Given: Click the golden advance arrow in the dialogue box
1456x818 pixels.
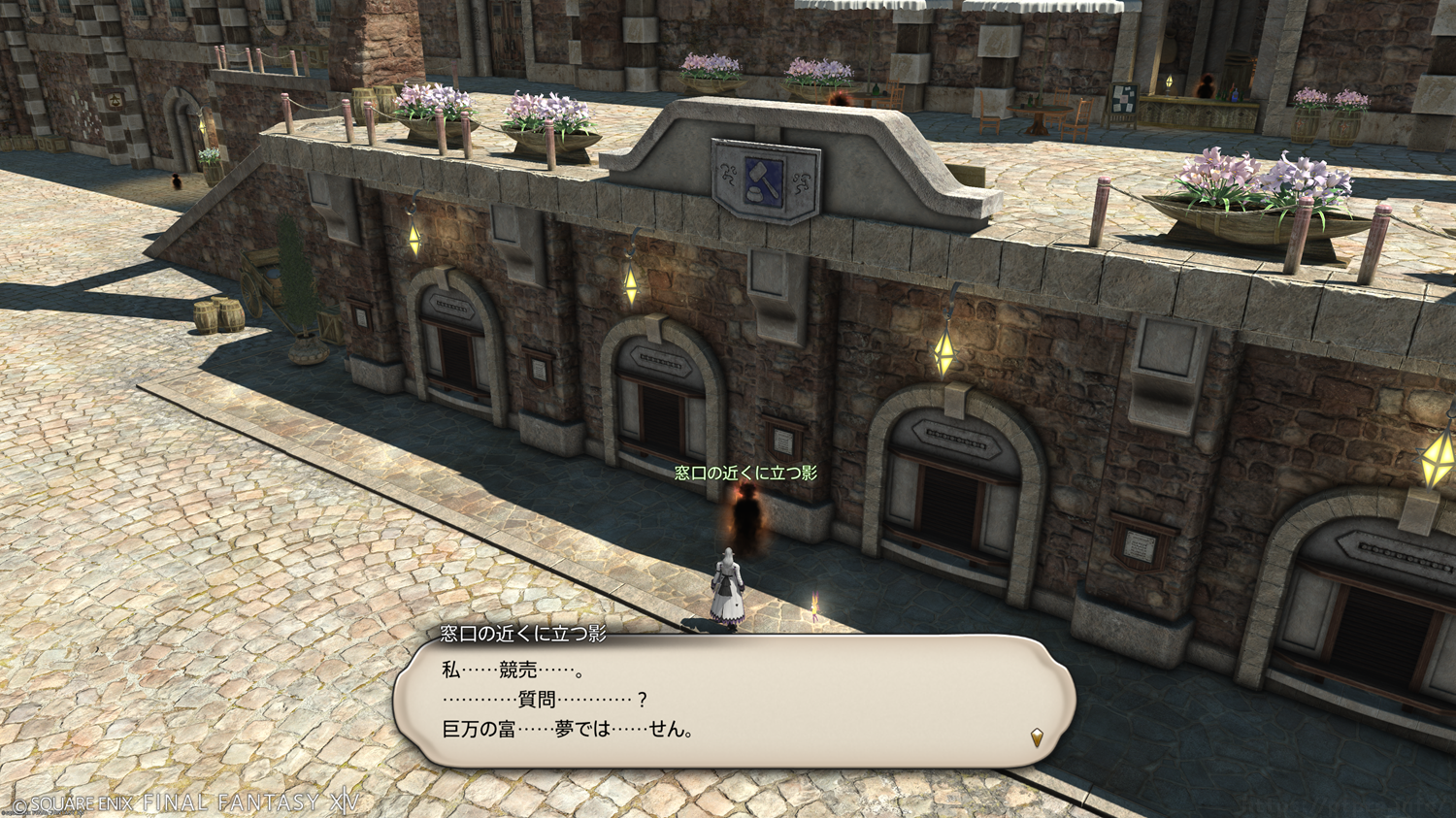Looking at the screenshot, I should [1037, 737].
